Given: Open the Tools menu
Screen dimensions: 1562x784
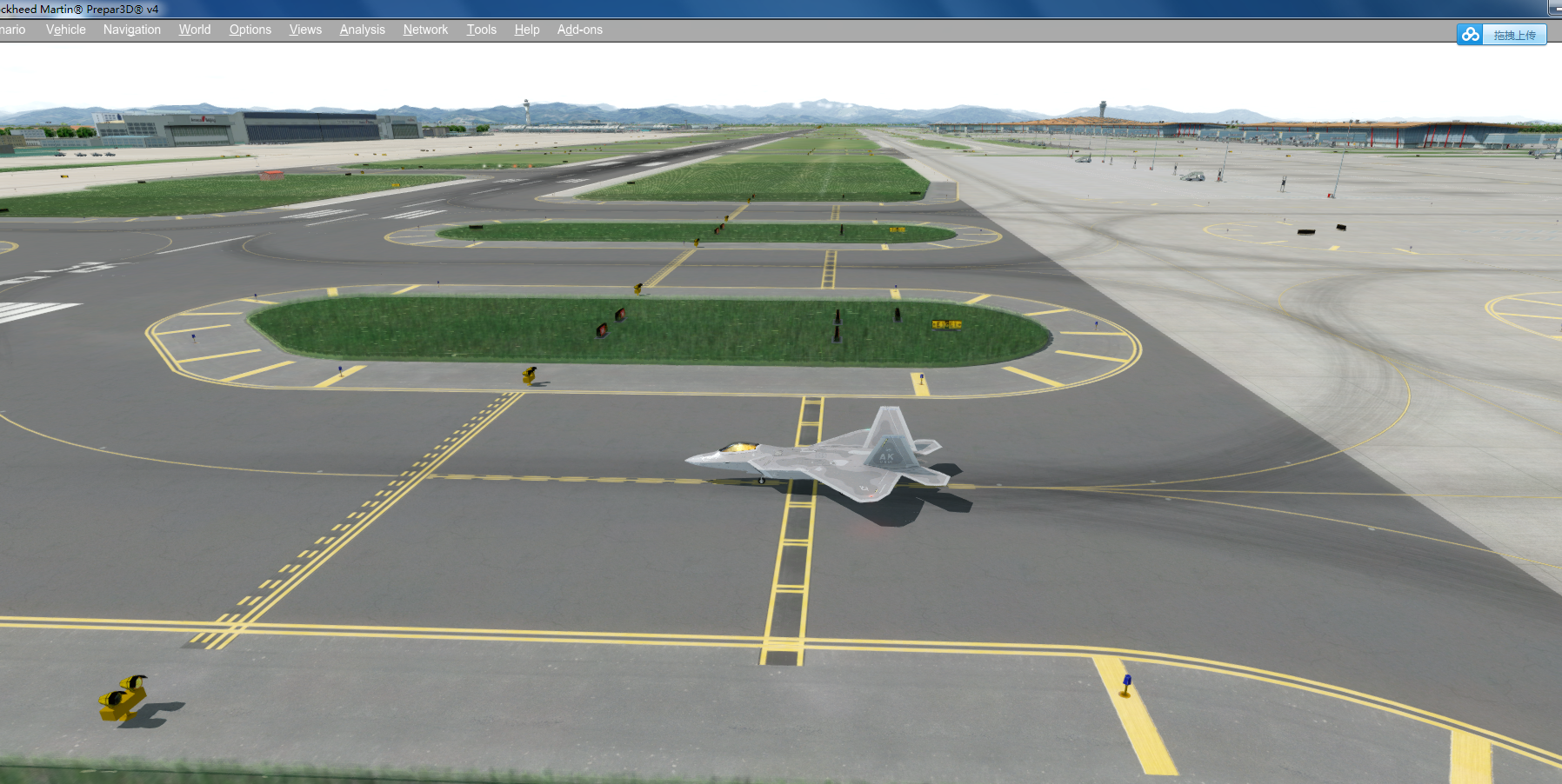Looking at the screenshot, I should click(481, 29).
